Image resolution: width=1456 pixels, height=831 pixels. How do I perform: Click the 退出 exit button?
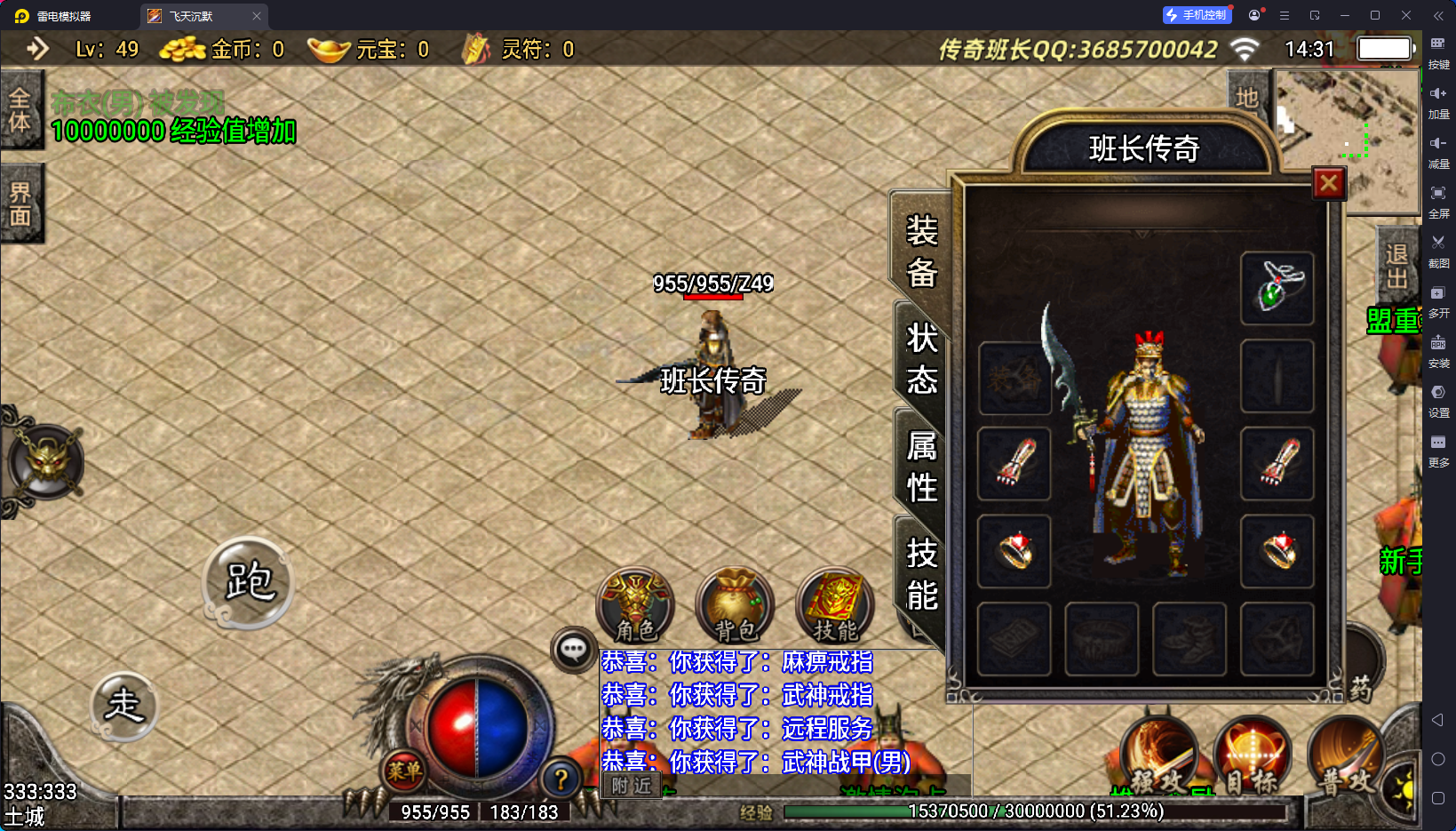click(x=1396, y=267)
